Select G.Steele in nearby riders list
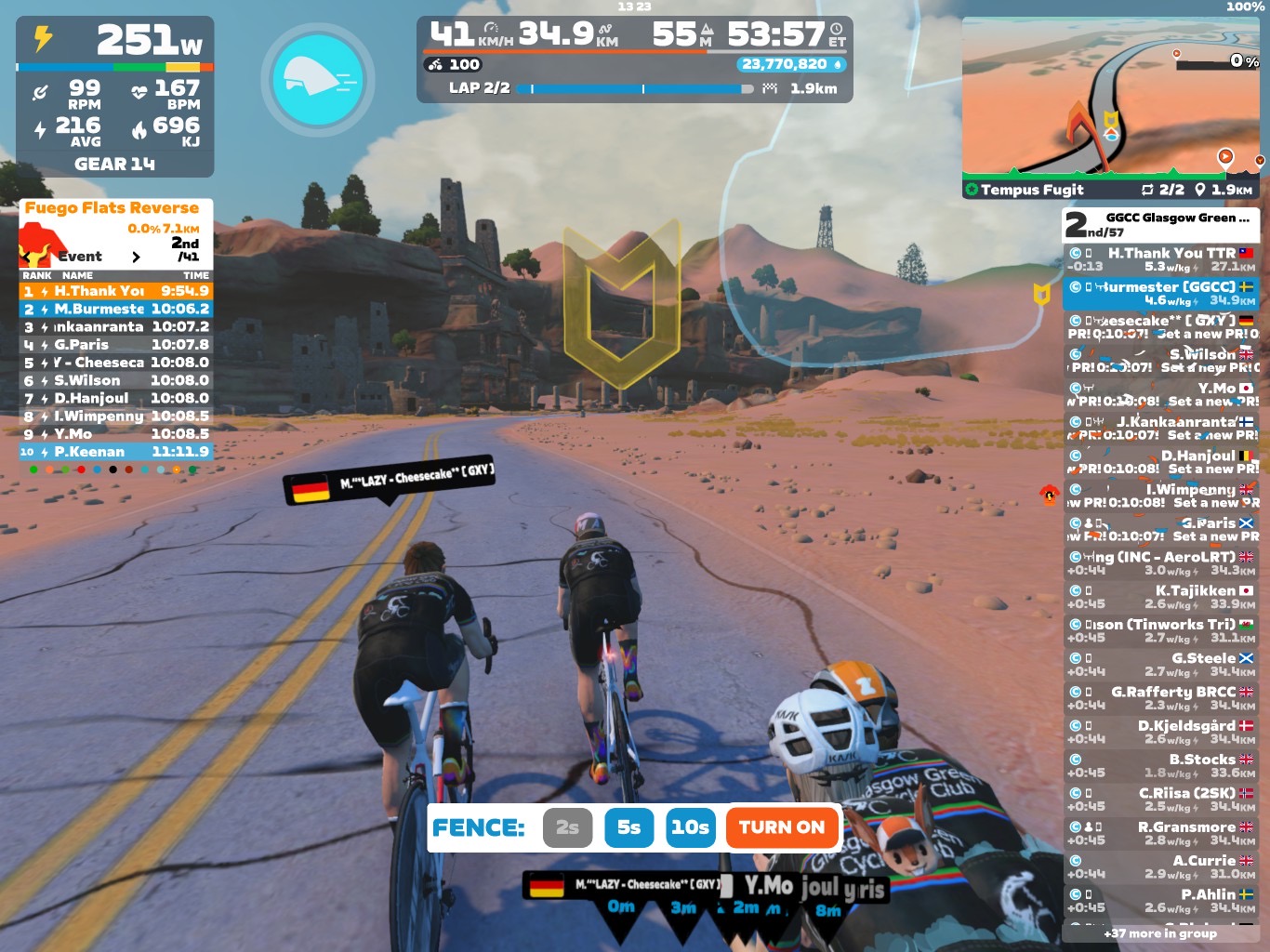This screenshot has width=1270, height=952. 1161,664
